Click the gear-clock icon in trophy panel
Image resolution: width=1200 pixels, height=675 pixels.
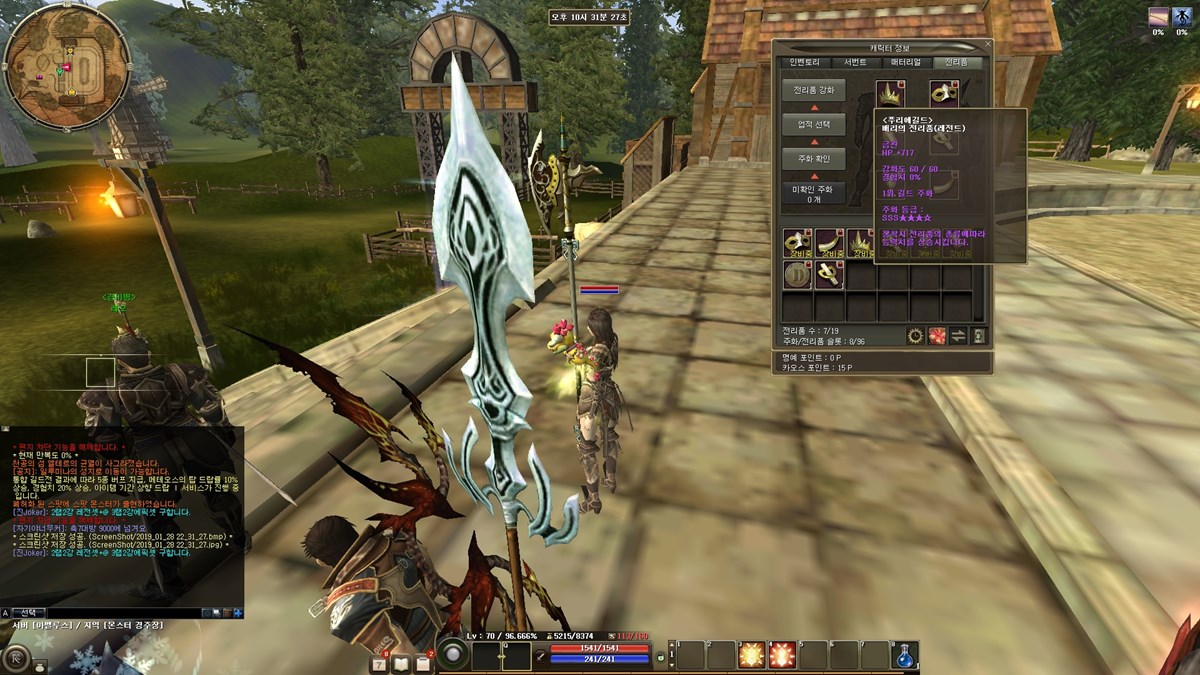coord(915,336)
